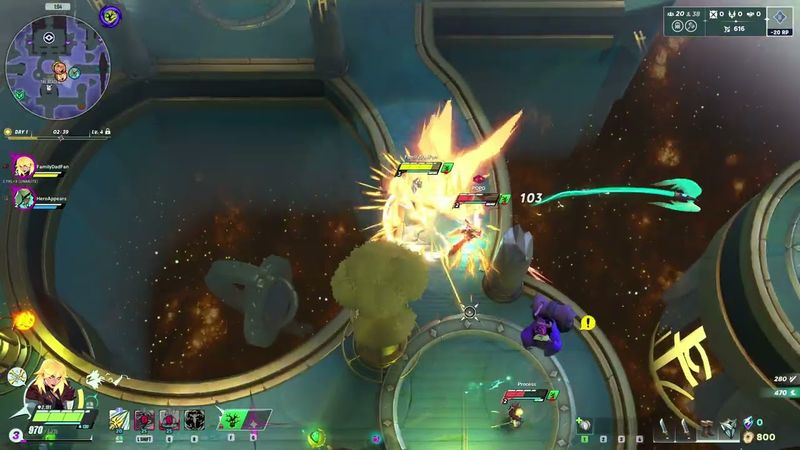
Task: Select teammate HeroAppears' portrait
Action: (20, 197)
